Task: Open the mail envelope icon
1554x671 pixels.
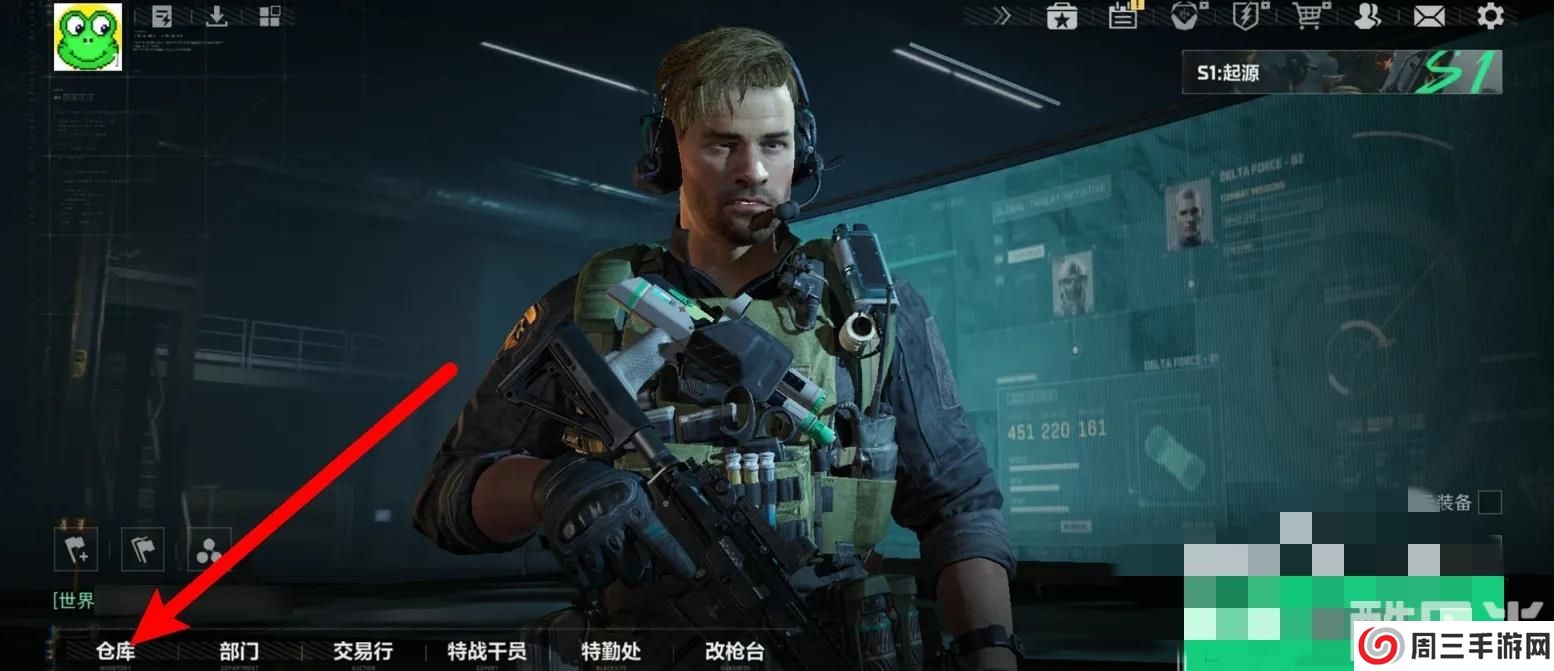Action: (x=1429, y=16)
